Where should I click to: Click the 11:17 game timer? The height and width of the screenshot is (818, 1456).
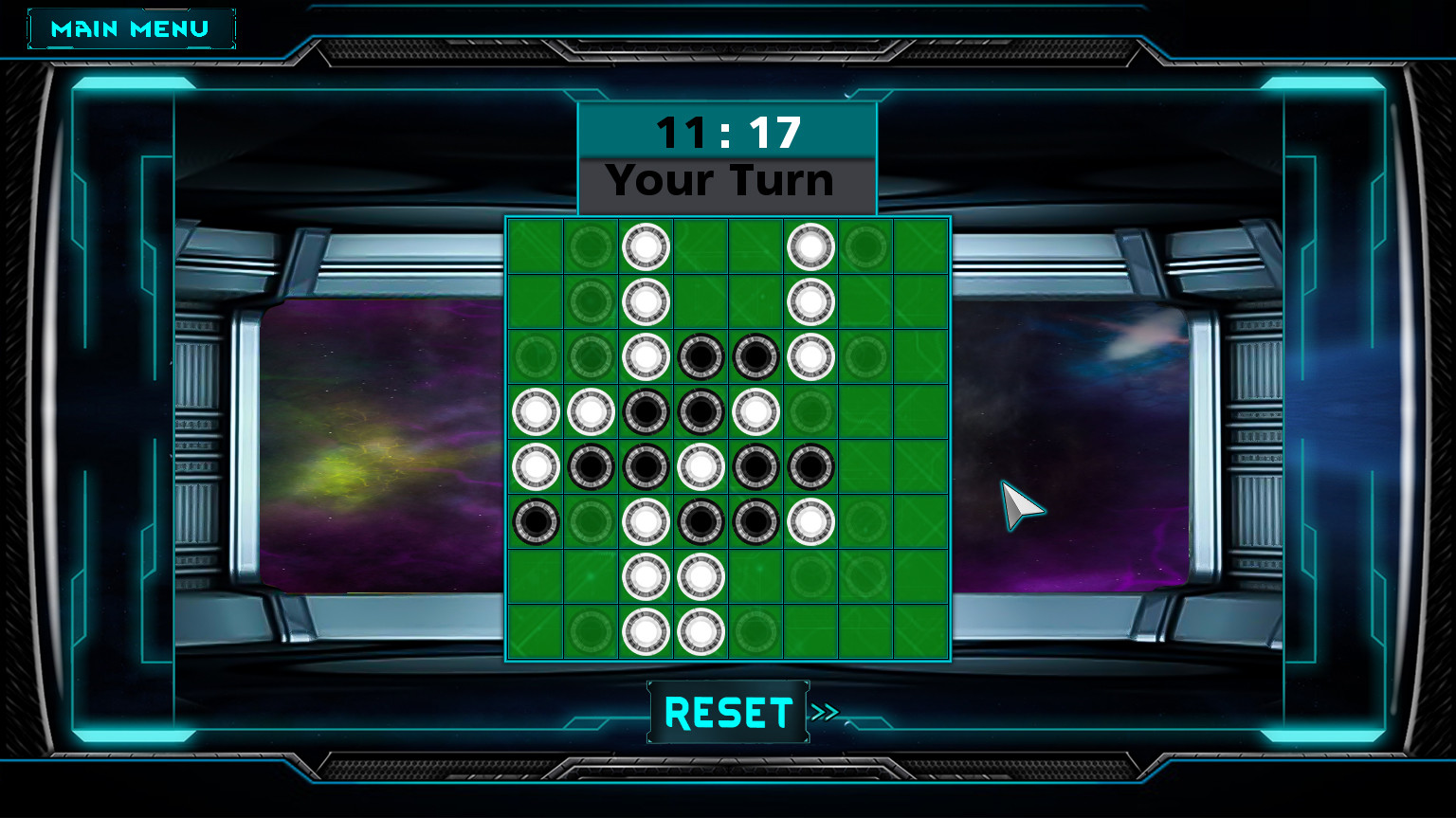[726, 132]
